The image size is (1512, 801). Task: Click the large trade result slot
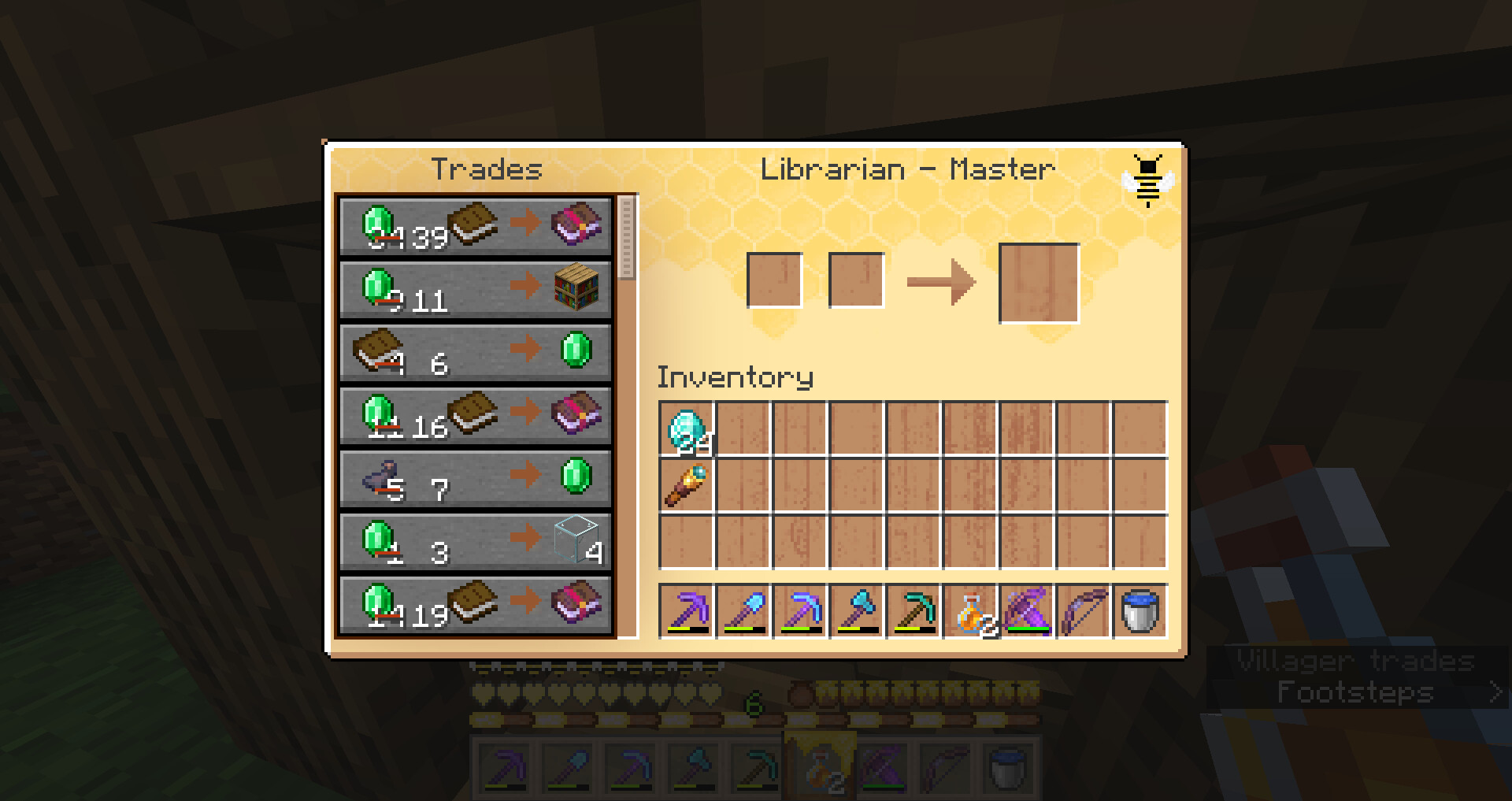tap(1039, 284)
